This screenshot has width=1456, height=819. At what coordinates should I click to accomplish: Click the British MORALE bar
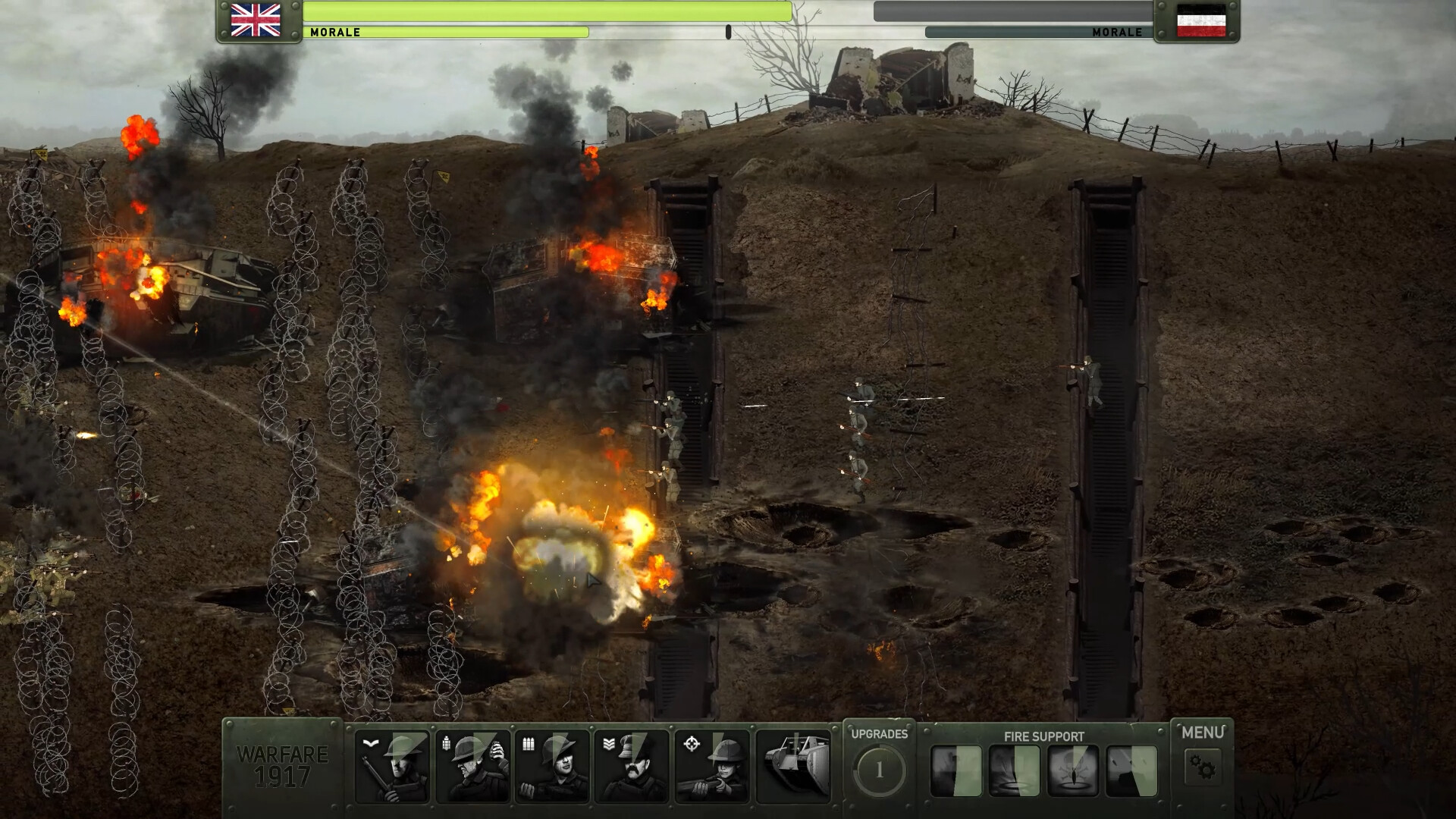pos(447,32)
